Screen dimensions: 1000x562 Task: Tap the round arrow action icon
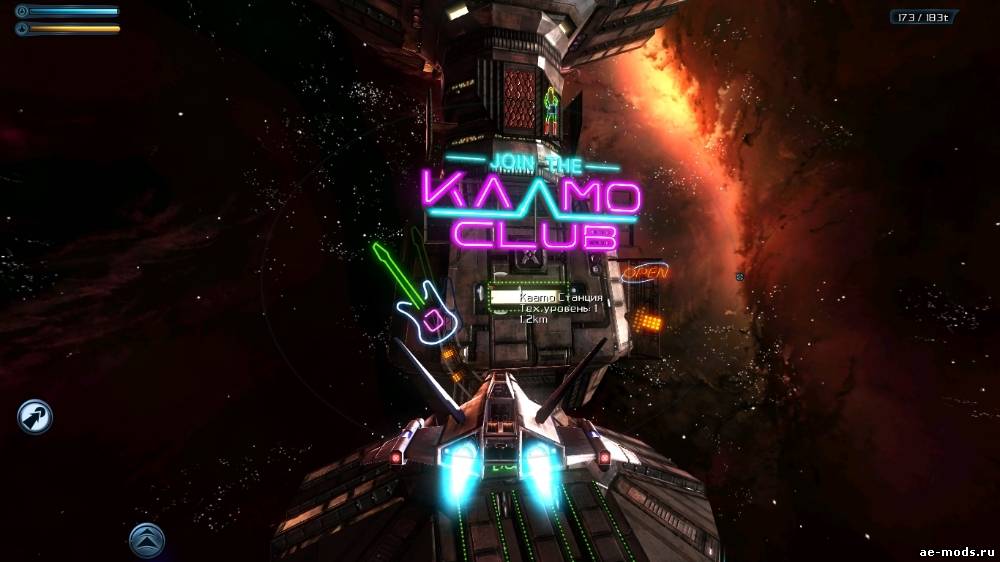coord(35,416)
